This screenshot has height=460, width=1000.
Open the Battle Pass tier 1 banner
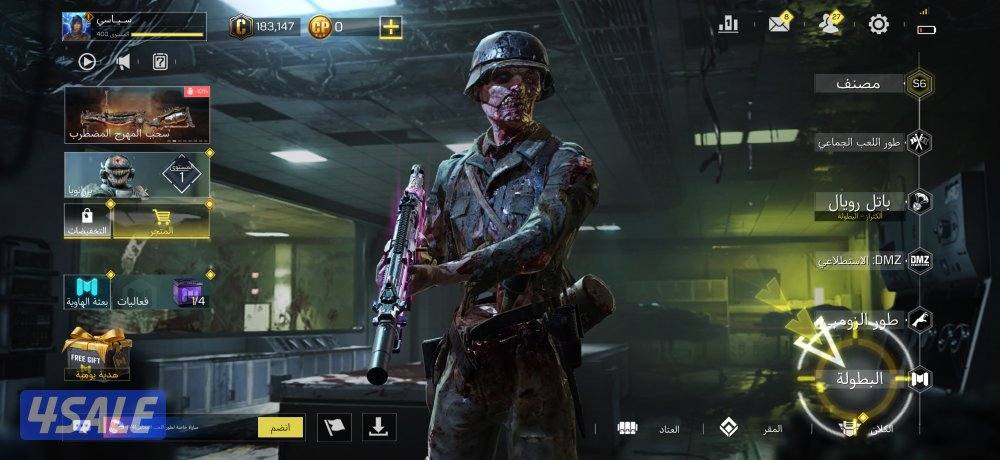[x=137, y=174]
